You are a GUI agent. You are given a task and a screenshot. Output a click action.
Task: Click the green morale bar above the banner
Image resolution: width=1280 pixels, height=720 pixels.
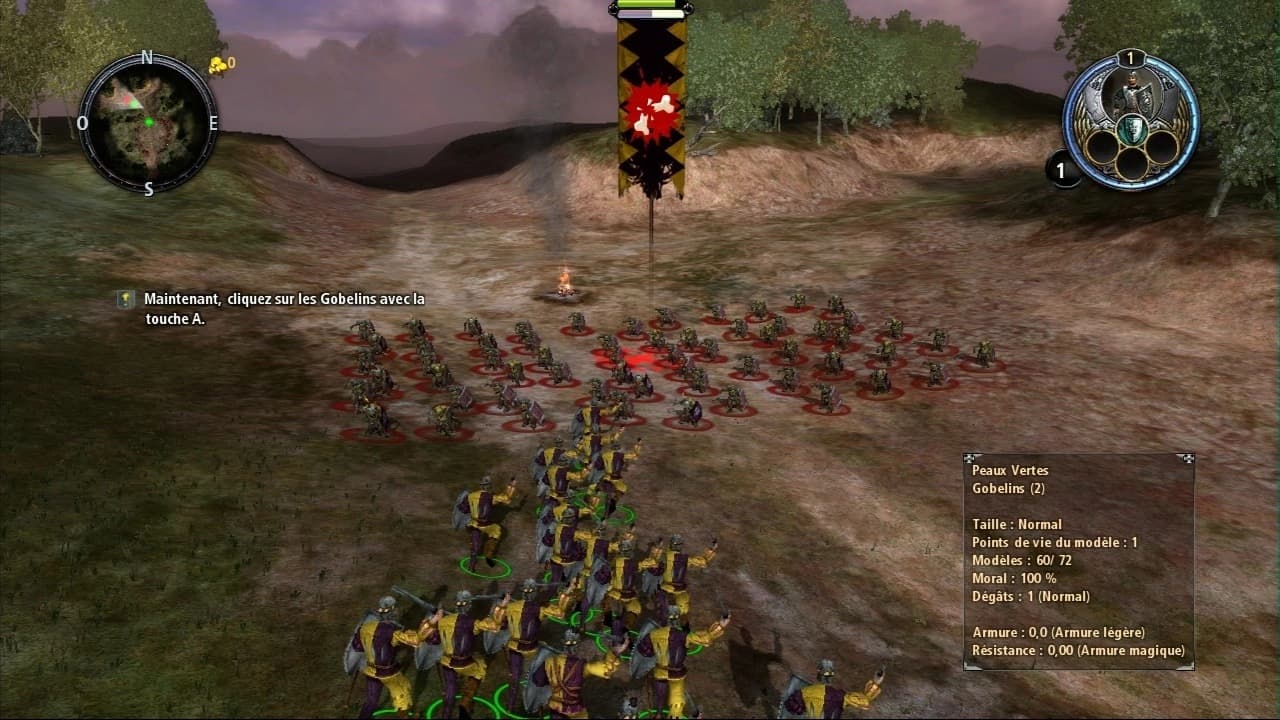(x=647, y=8)
